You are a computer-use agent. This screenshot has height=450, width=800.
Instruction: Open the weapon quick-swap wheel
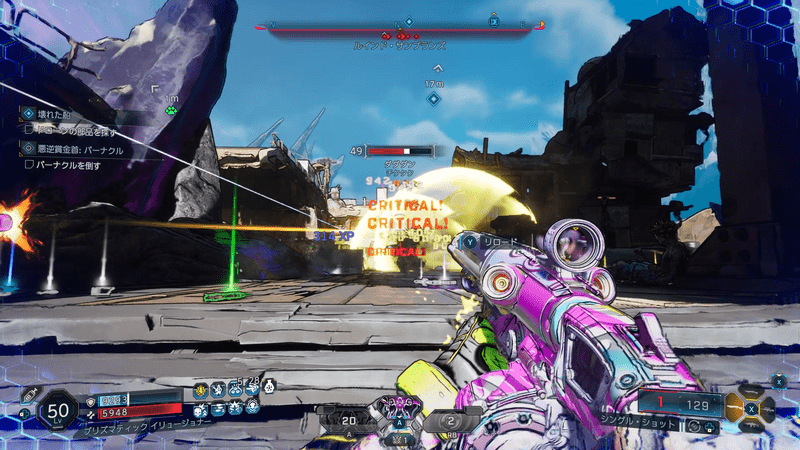750,408
